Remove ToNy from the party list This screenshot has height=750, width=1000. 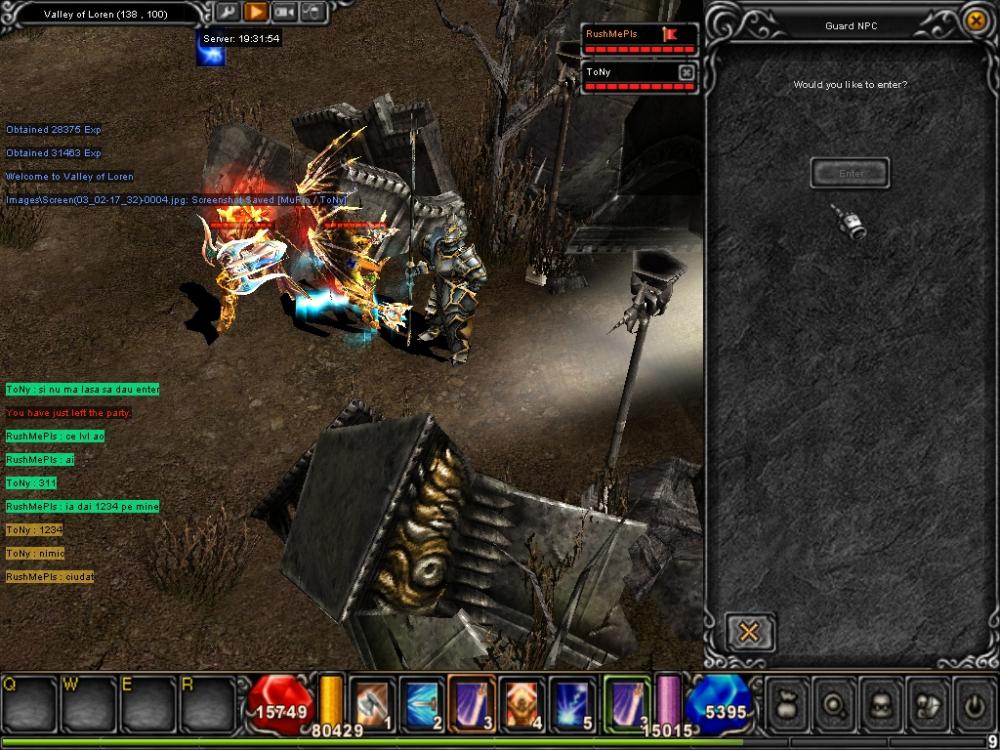[x=686, y=72]
